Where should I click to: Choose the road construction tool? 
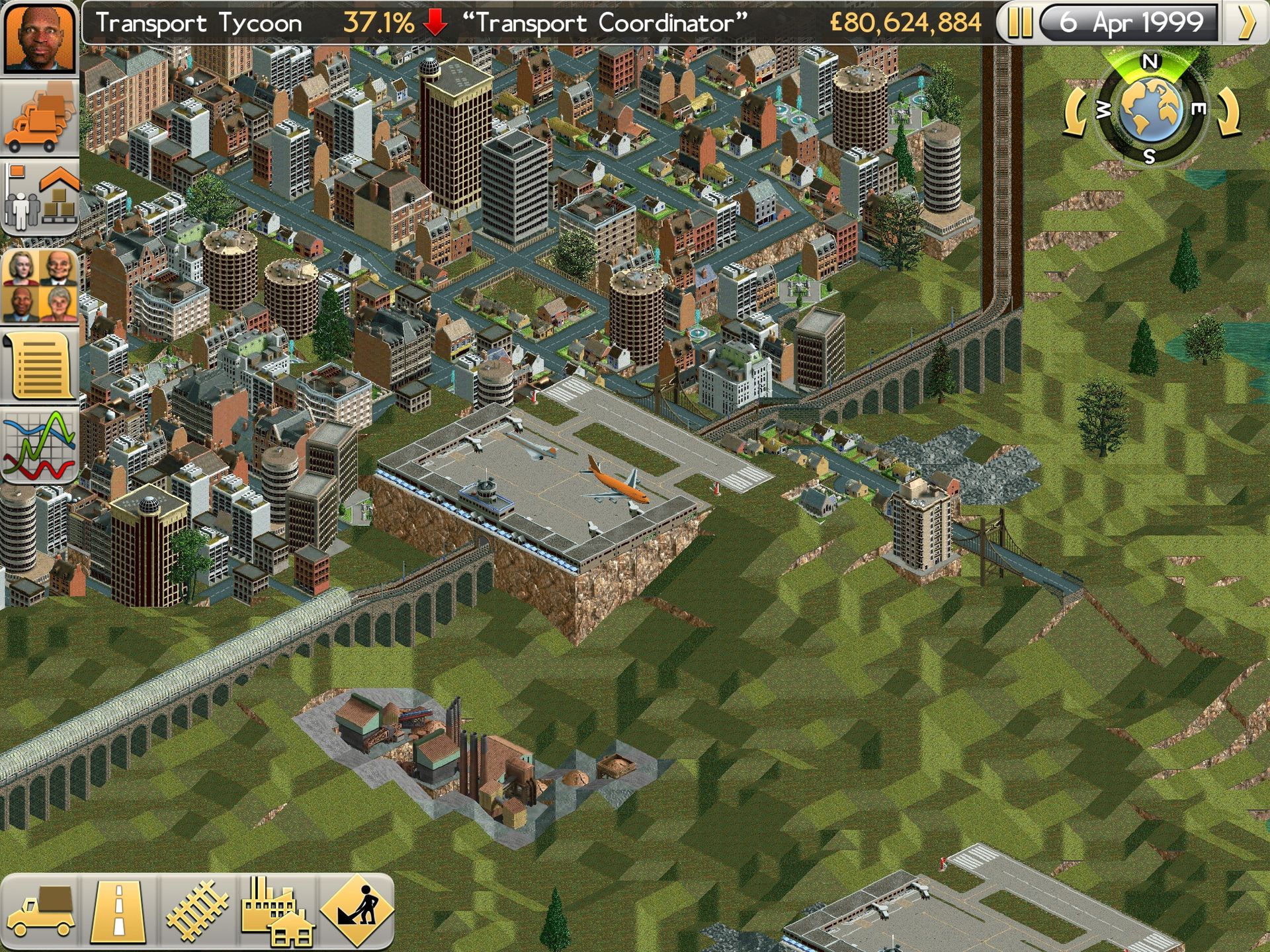click(119, 912)
